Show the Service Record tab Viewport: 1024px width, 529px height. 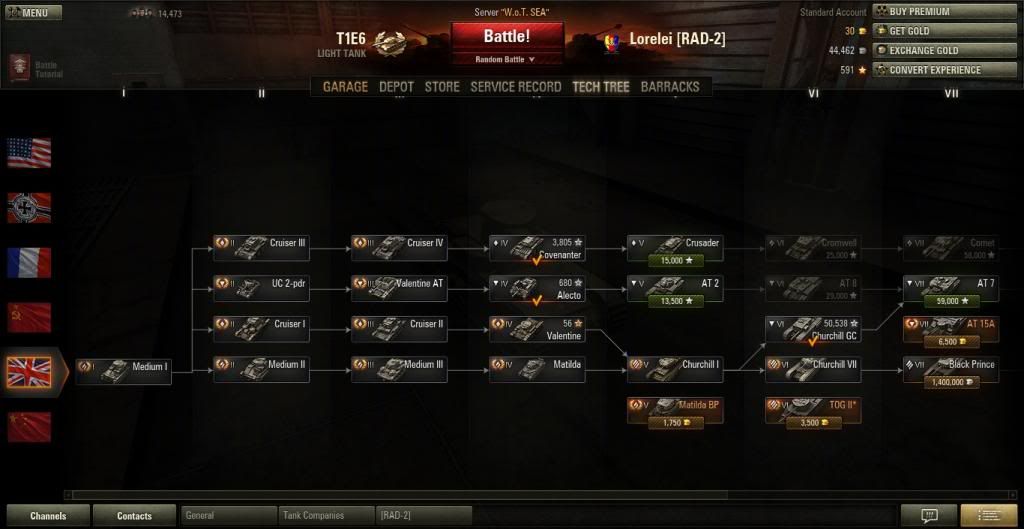point(515,87)
